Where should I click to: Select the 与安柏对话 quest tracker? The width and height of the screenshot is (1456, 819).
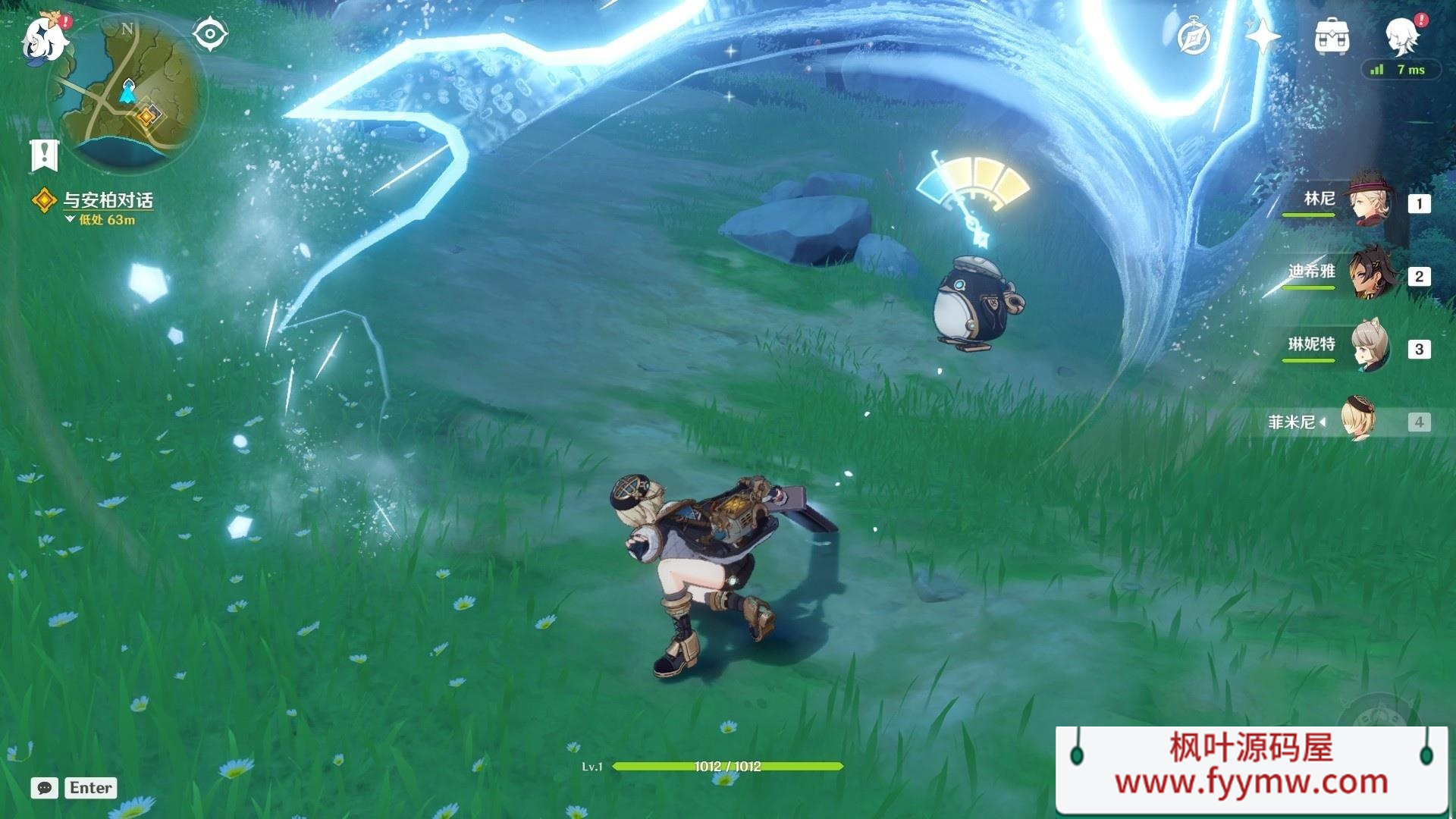[106, 200]
